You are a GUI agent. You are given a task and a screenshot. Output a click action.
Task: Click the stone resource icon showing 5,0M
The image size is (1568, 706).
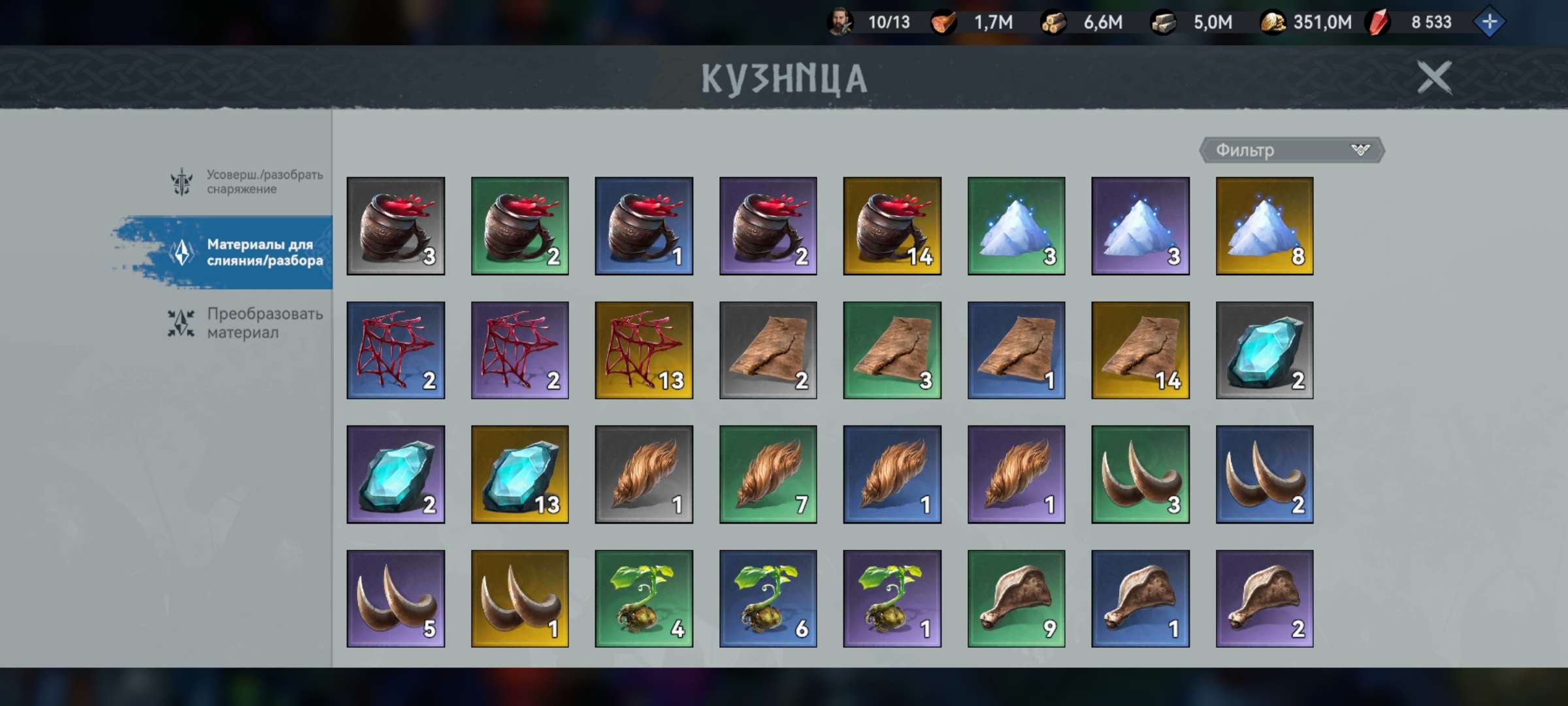point(1164,22)
